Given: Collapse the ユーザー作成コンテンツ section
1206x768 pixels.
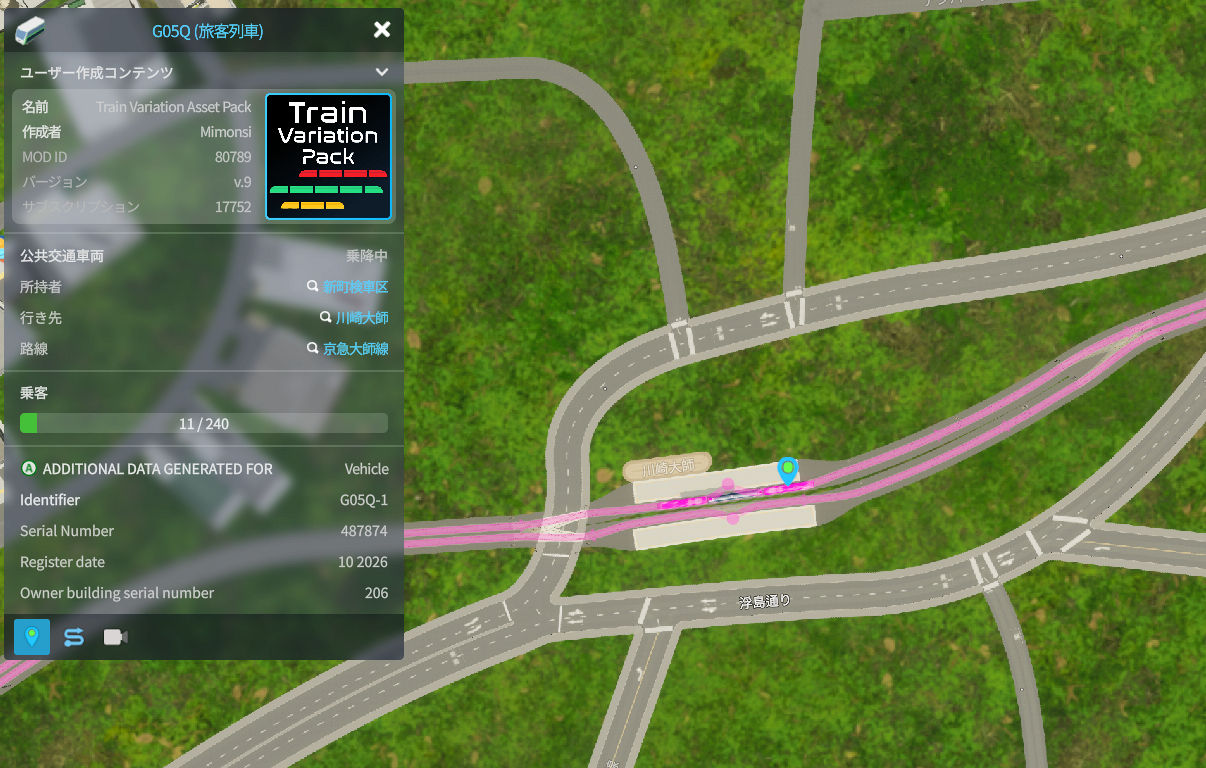Looking at the screenshot, I should (381, 72).
